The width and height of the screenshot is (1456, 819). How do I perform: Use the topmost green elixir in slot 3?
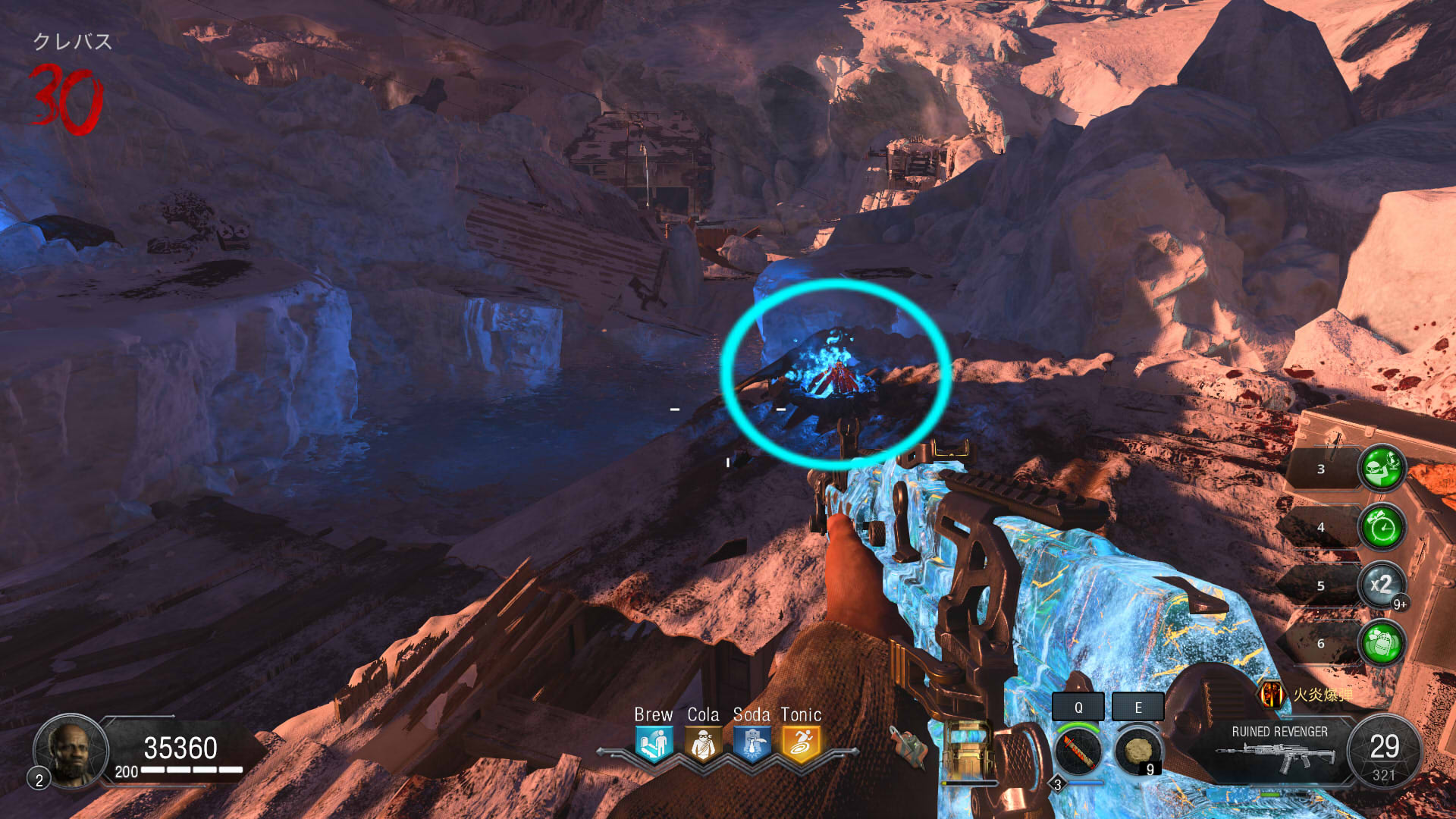click(x=1382, y=468)
